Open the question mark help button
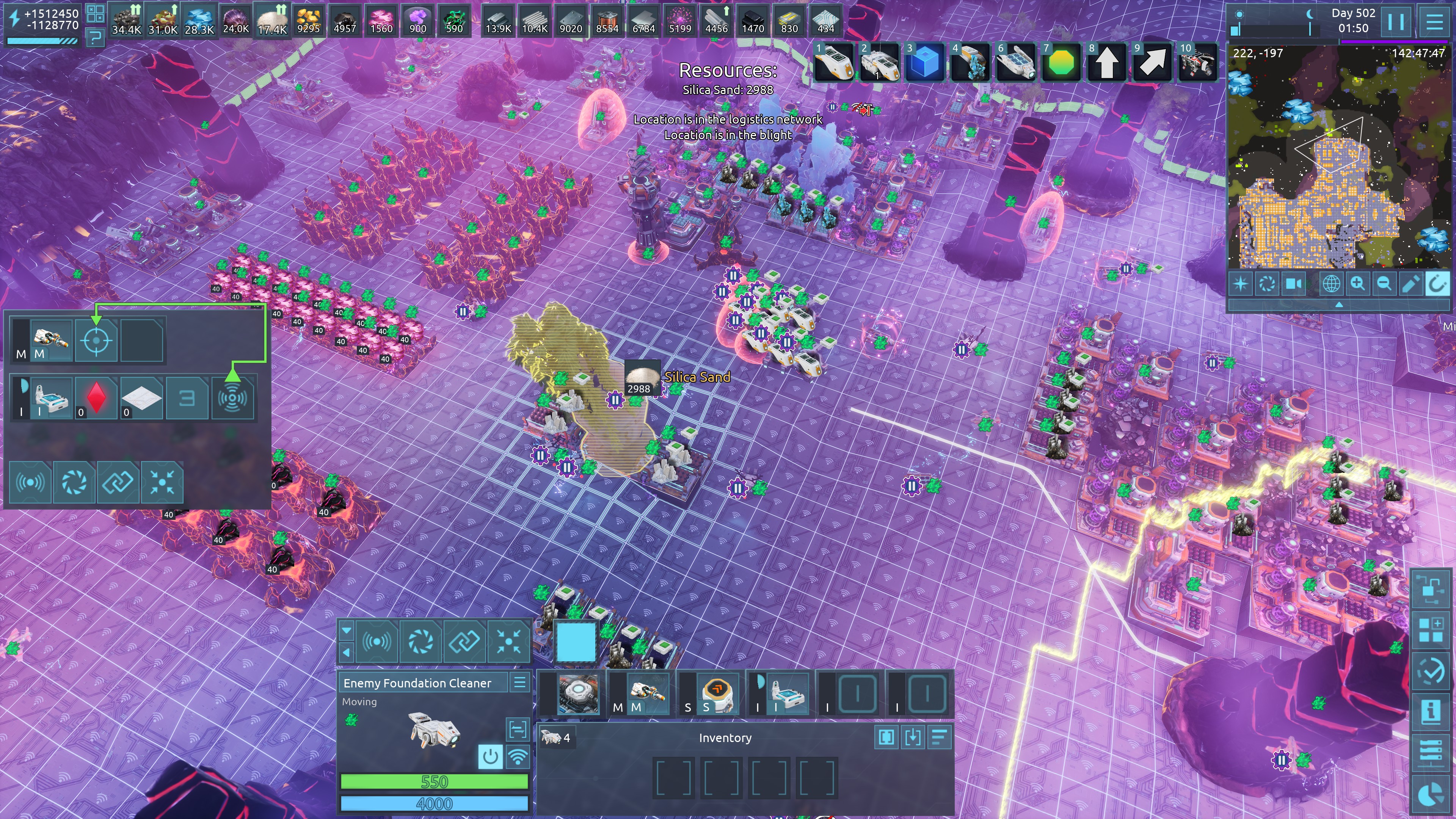This screenshot has height=819, width=1456. 96,38
